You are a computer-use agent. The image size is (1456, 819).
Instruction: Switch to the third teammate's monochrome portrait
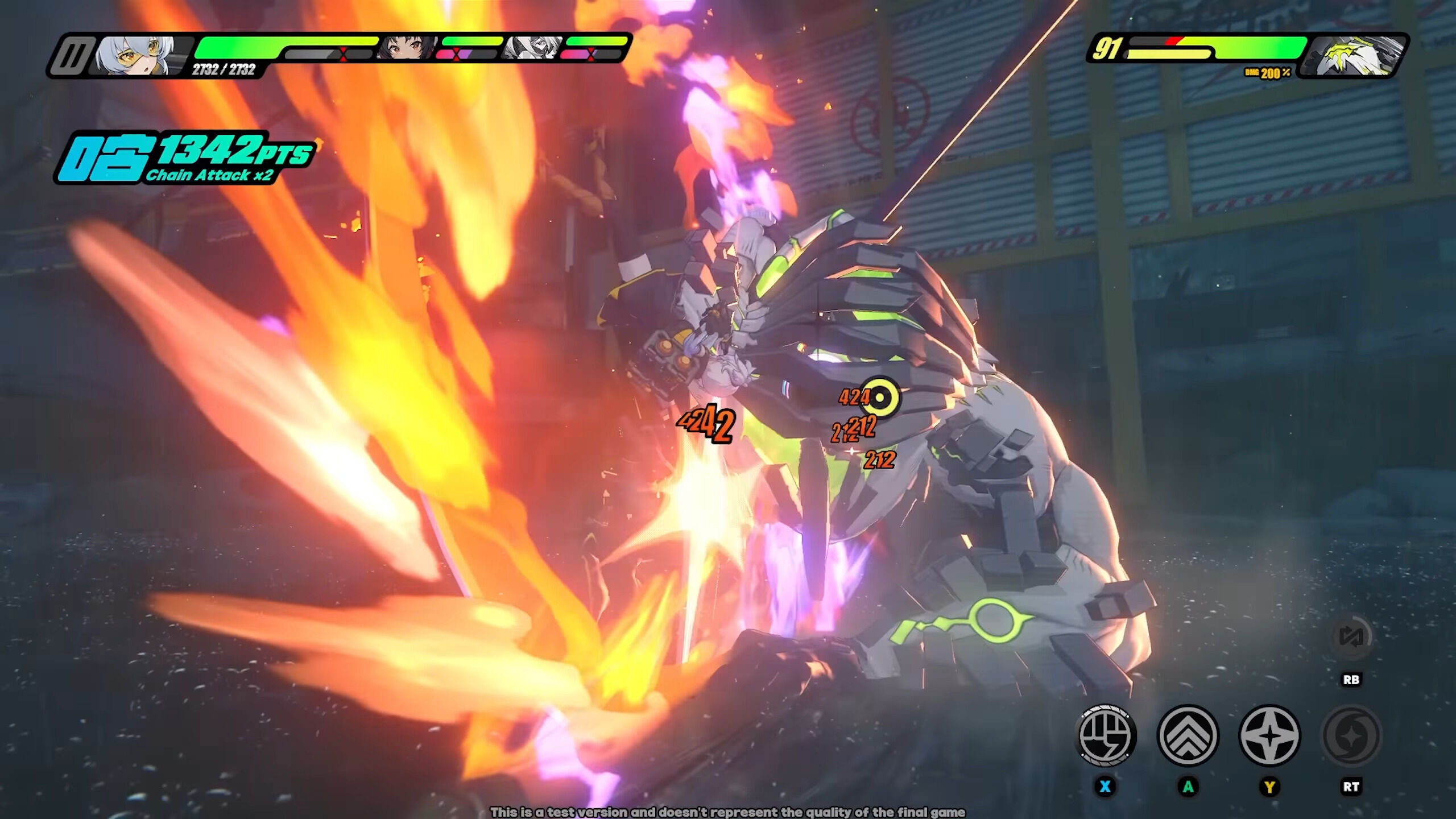(532, 48)
